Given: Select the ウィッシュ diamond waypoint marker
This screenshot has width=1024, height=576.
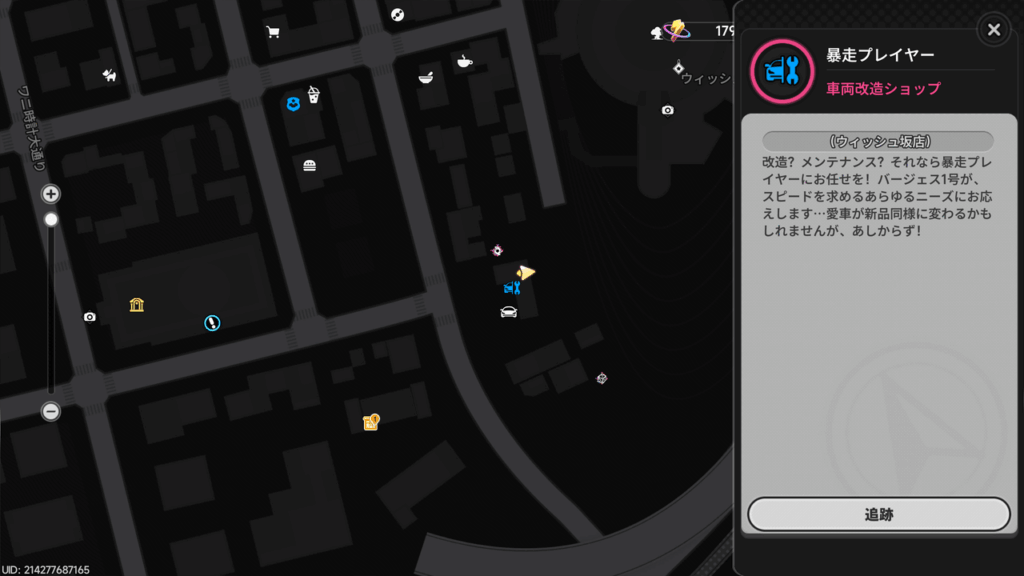Looking at the screenshot, I should 679,68.
